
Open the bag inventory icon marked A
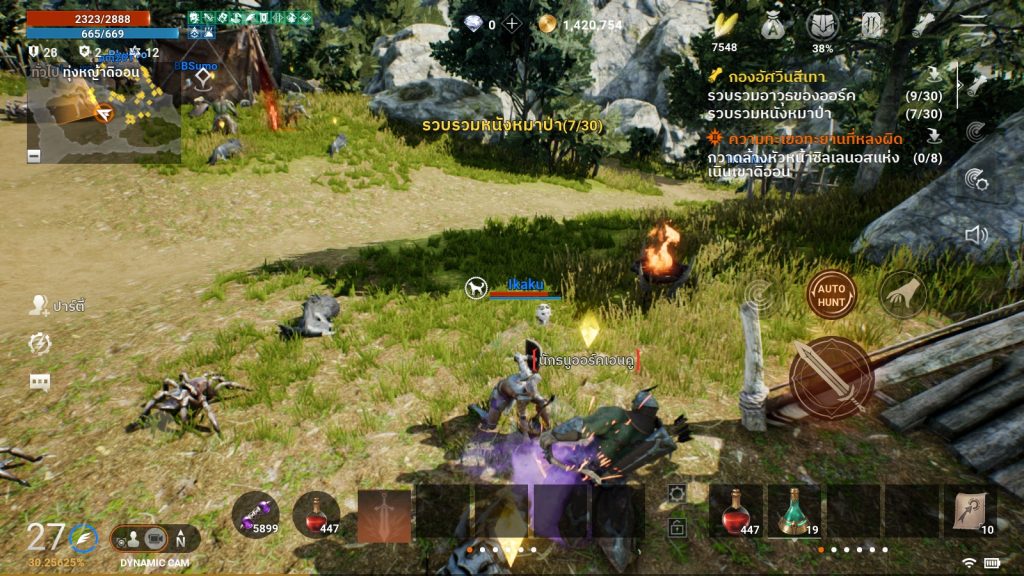click(x=773, y=24)
